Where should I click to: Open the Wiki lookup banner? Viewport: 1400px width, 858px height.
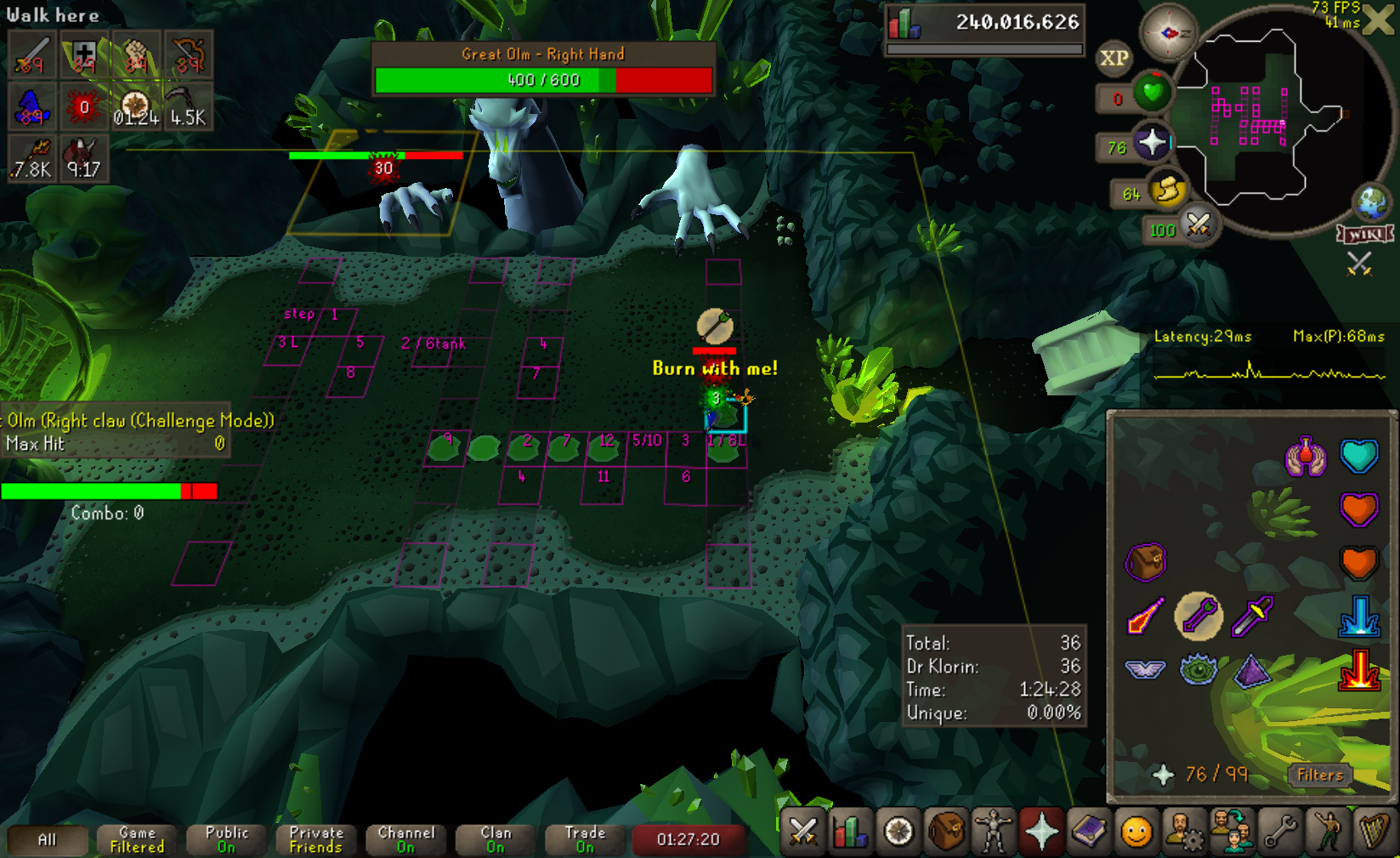1364,234
